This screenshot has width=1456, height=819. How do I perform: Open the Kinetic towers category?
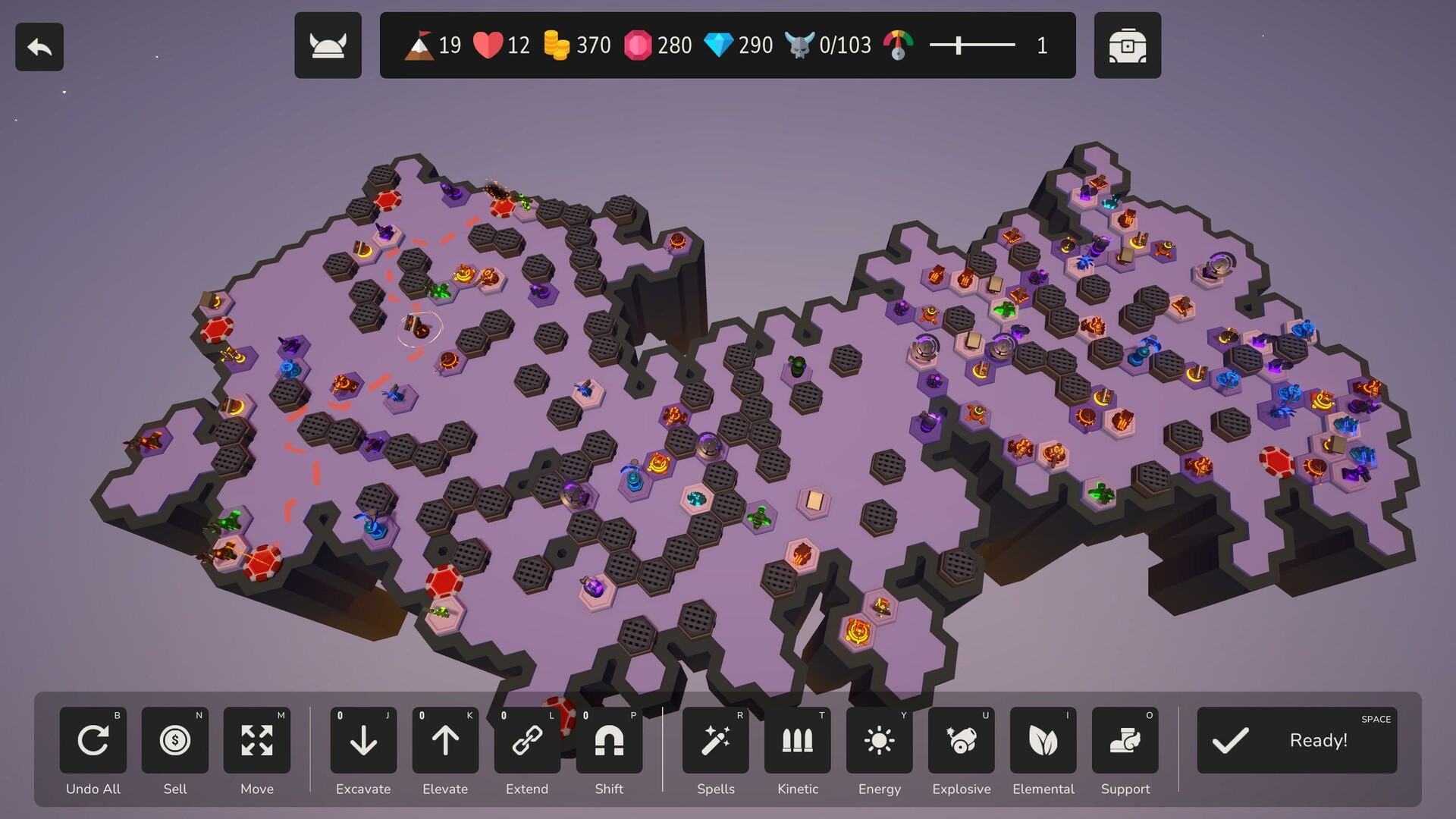point(798,740)
